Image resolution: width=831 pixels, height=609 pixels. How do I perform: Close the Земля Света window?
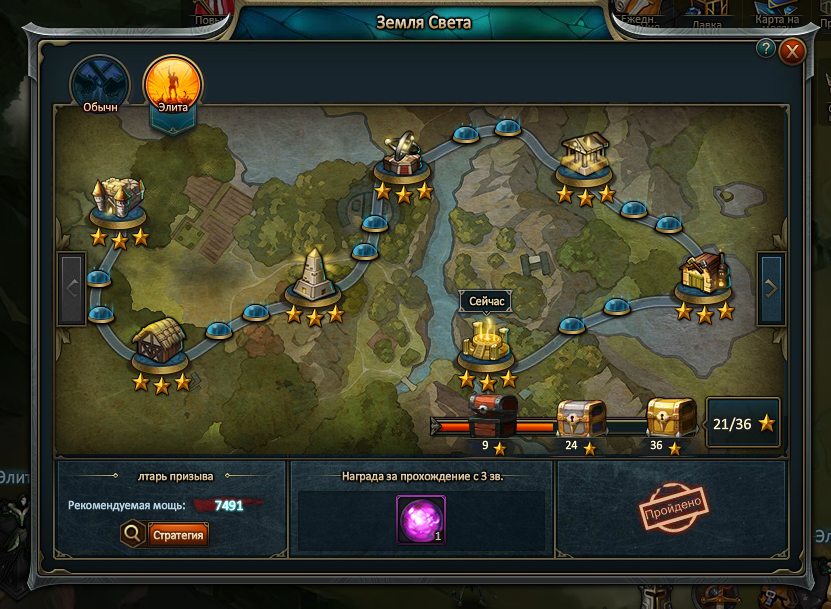(x=793, y=51)
